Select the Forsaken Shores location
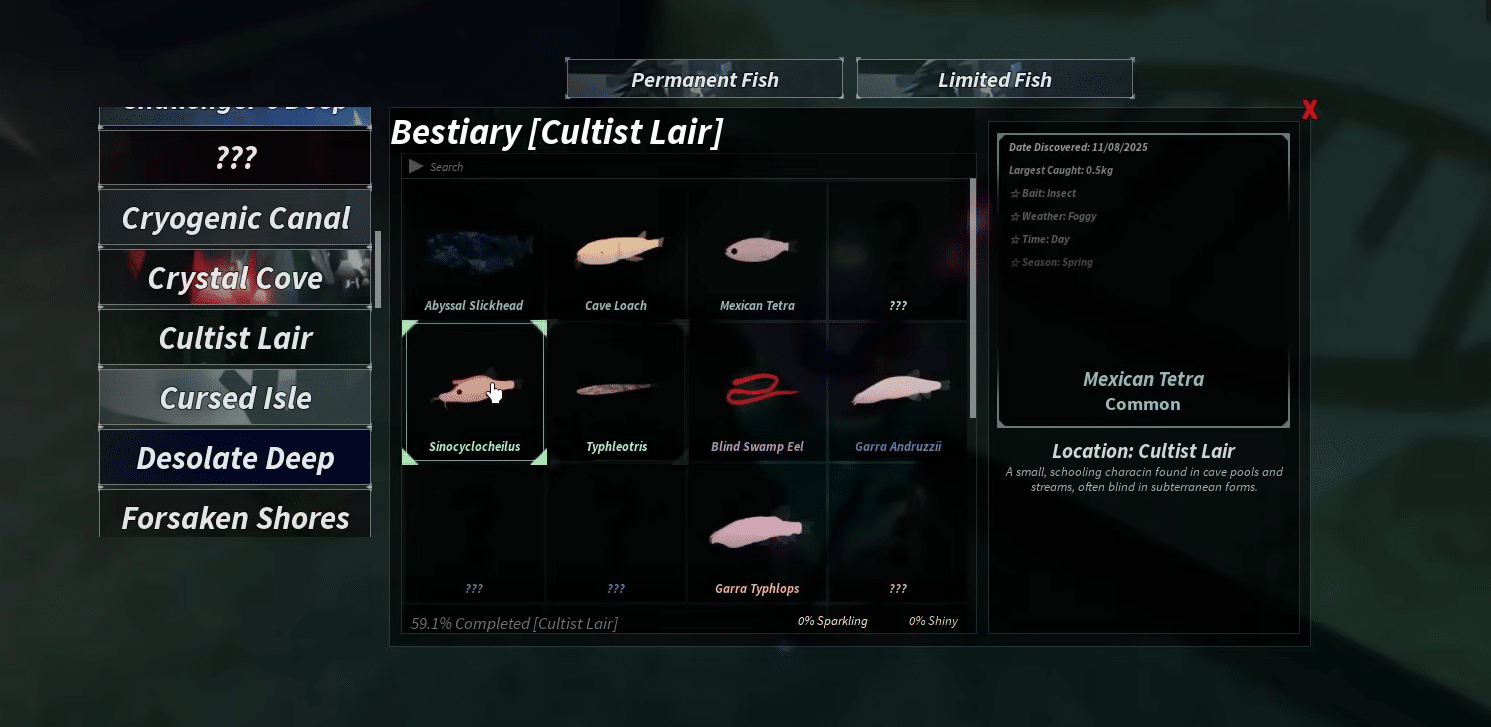The height and width of the screenshot is (727, 1491). click(234, 517)
